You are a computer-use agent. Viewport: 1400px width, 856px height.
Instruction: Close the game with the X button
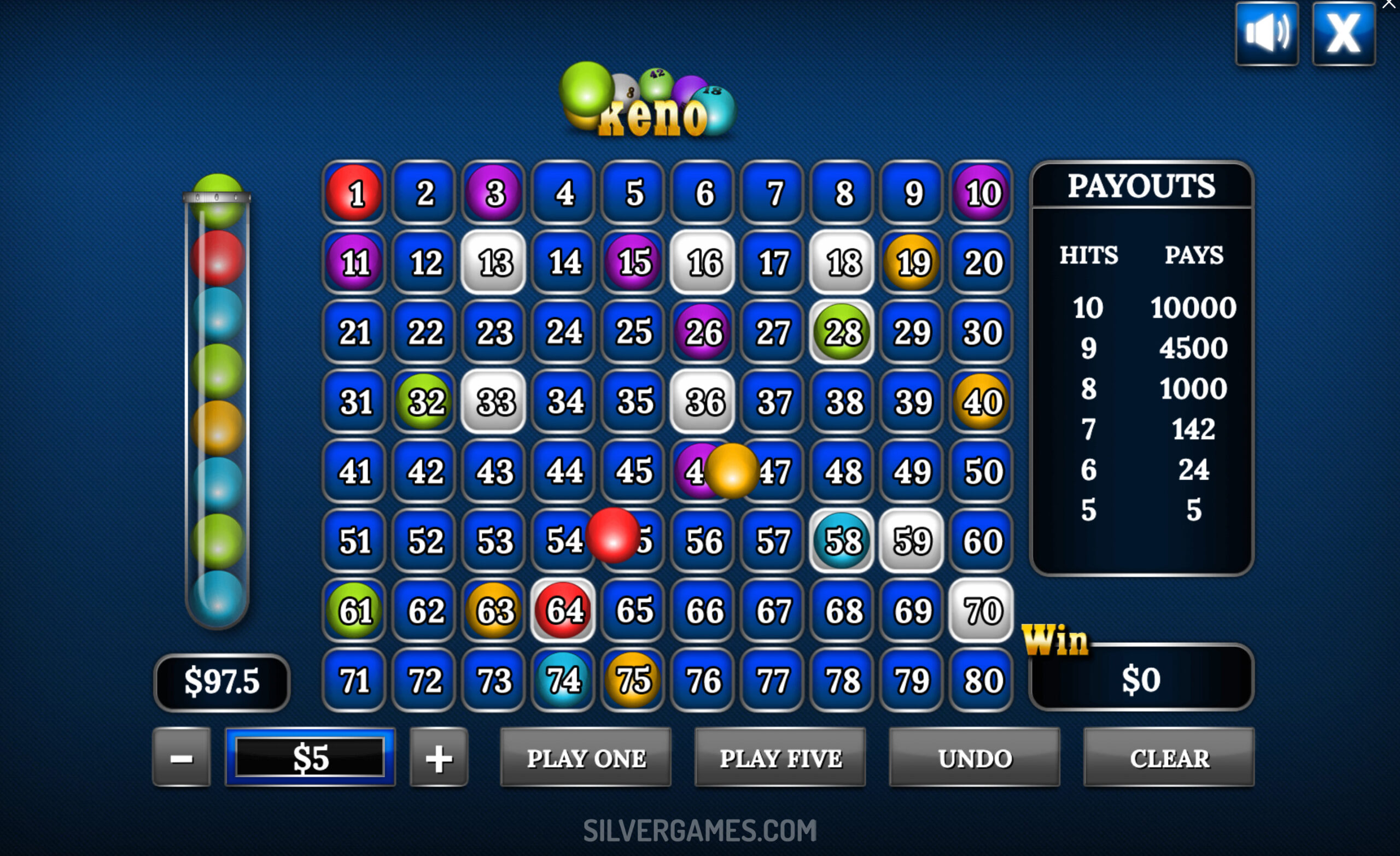coord(1344,33)
